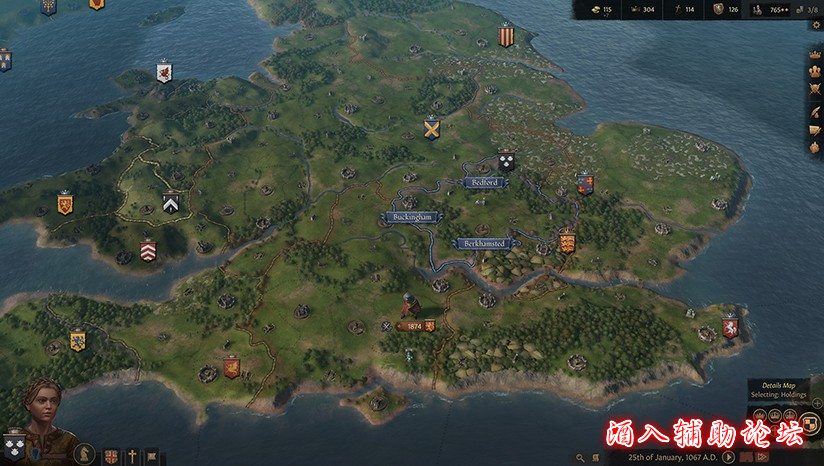Open the settings gear menu
Image resolution: width=824 pixels, height=466 pixels.
597,457
